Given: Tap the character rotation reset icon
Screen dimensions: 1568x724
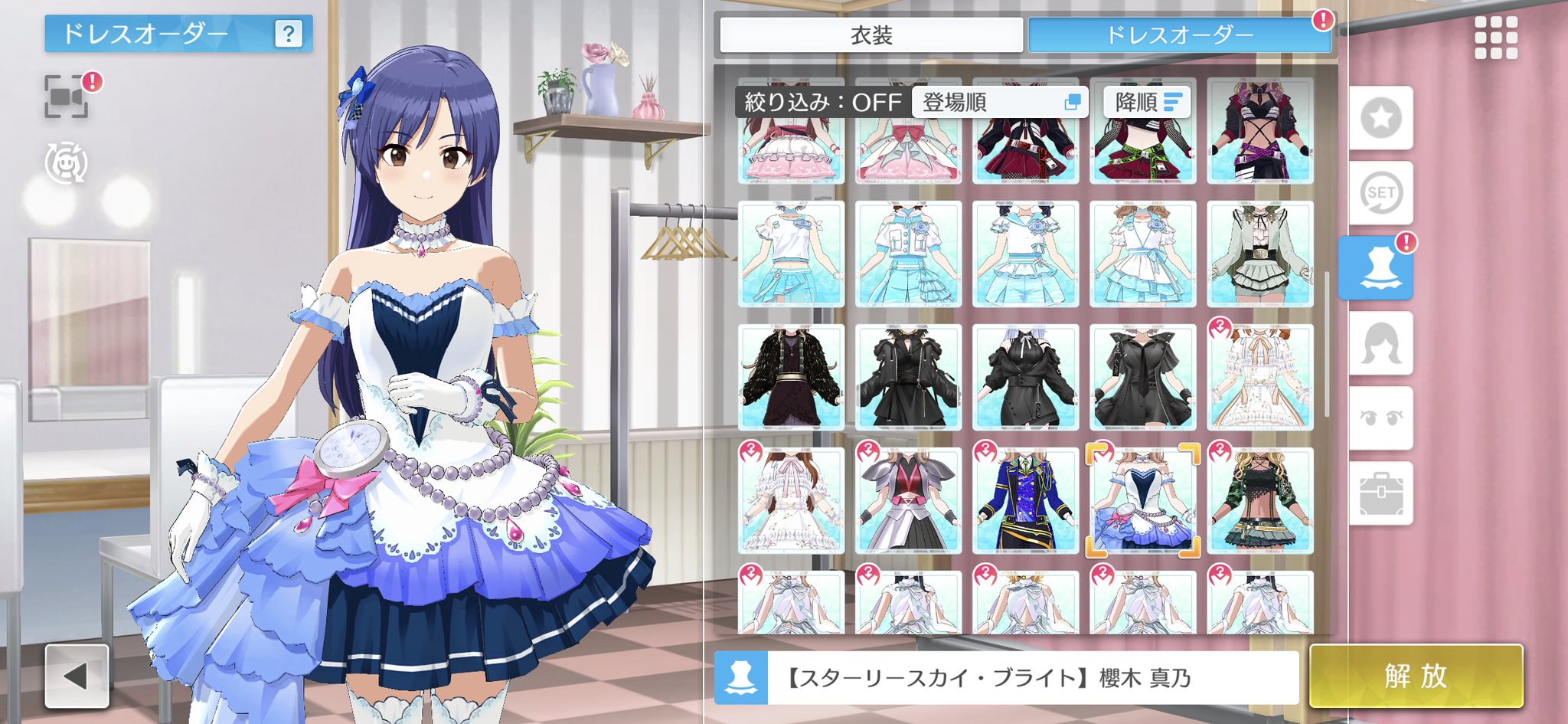Looking at the screenshot, I should (x=67, y=162).
